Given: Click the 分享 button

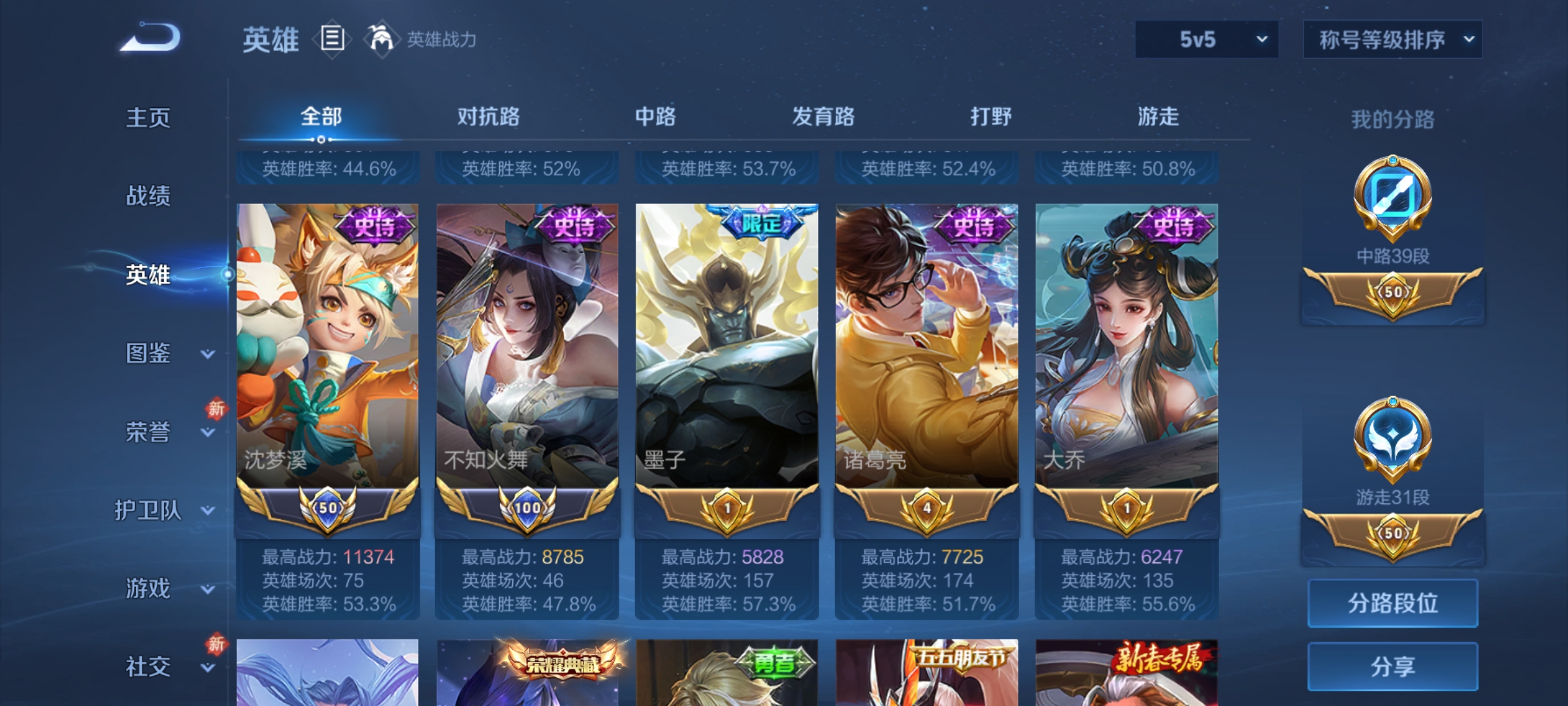Looking at the screenshot, I should (x=1392, y=667).
